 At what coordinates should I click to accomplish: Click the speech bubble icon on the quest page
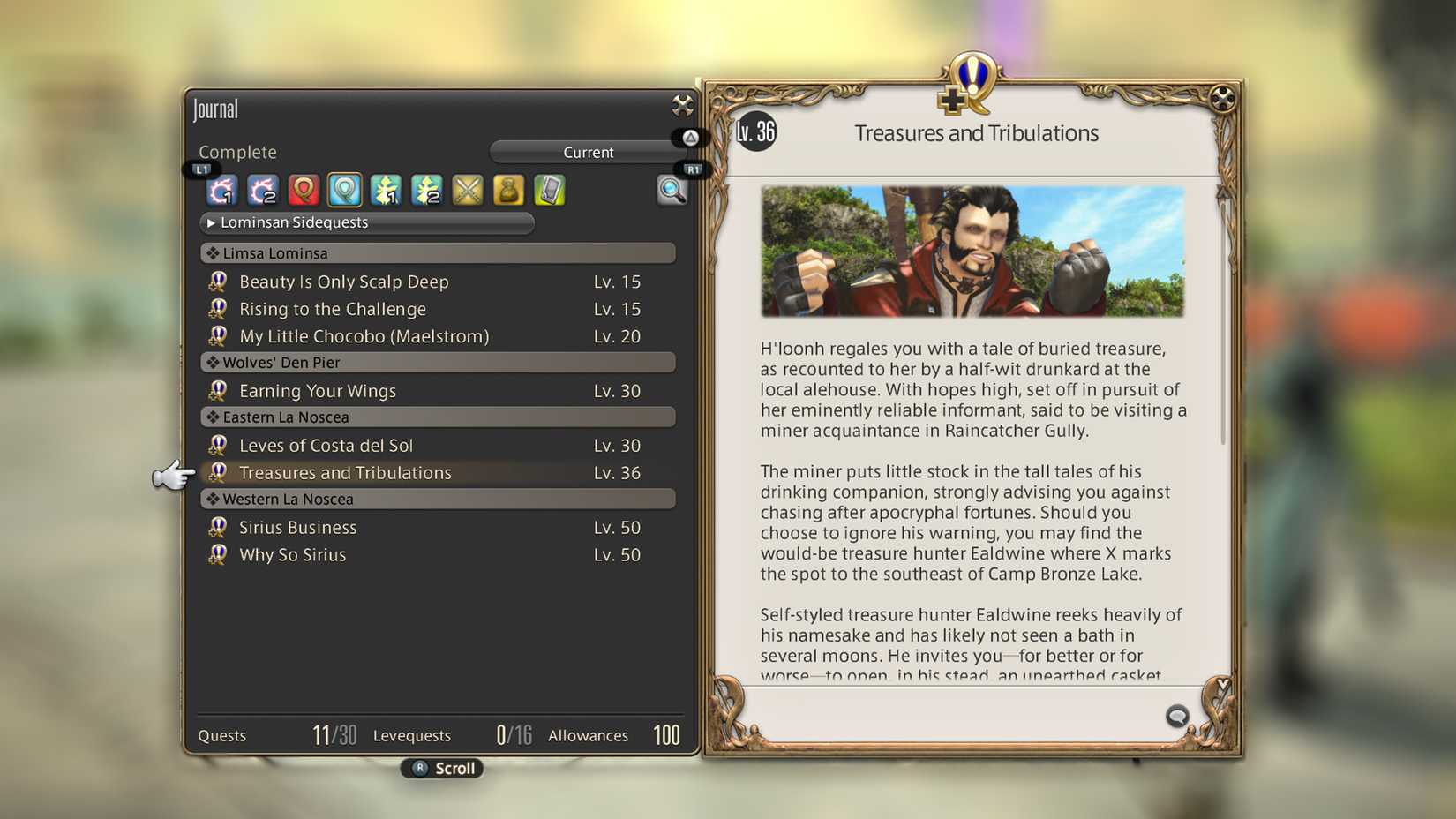coord(1177,717)
